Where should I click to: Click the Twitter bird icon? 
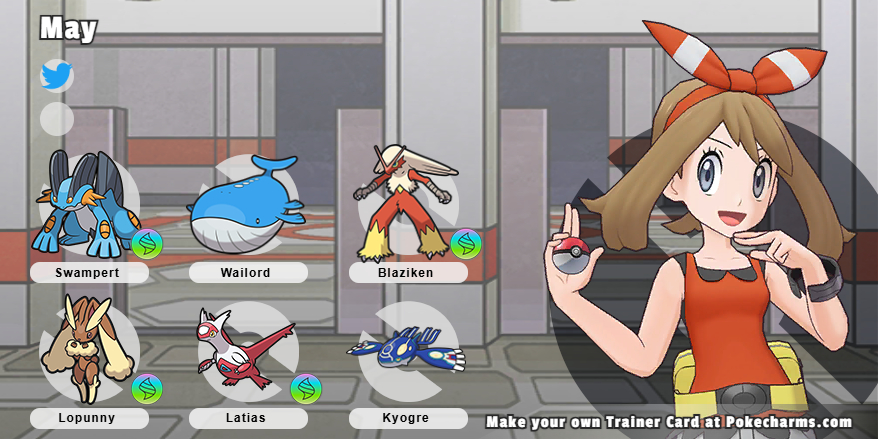click(x=56, y=76)
